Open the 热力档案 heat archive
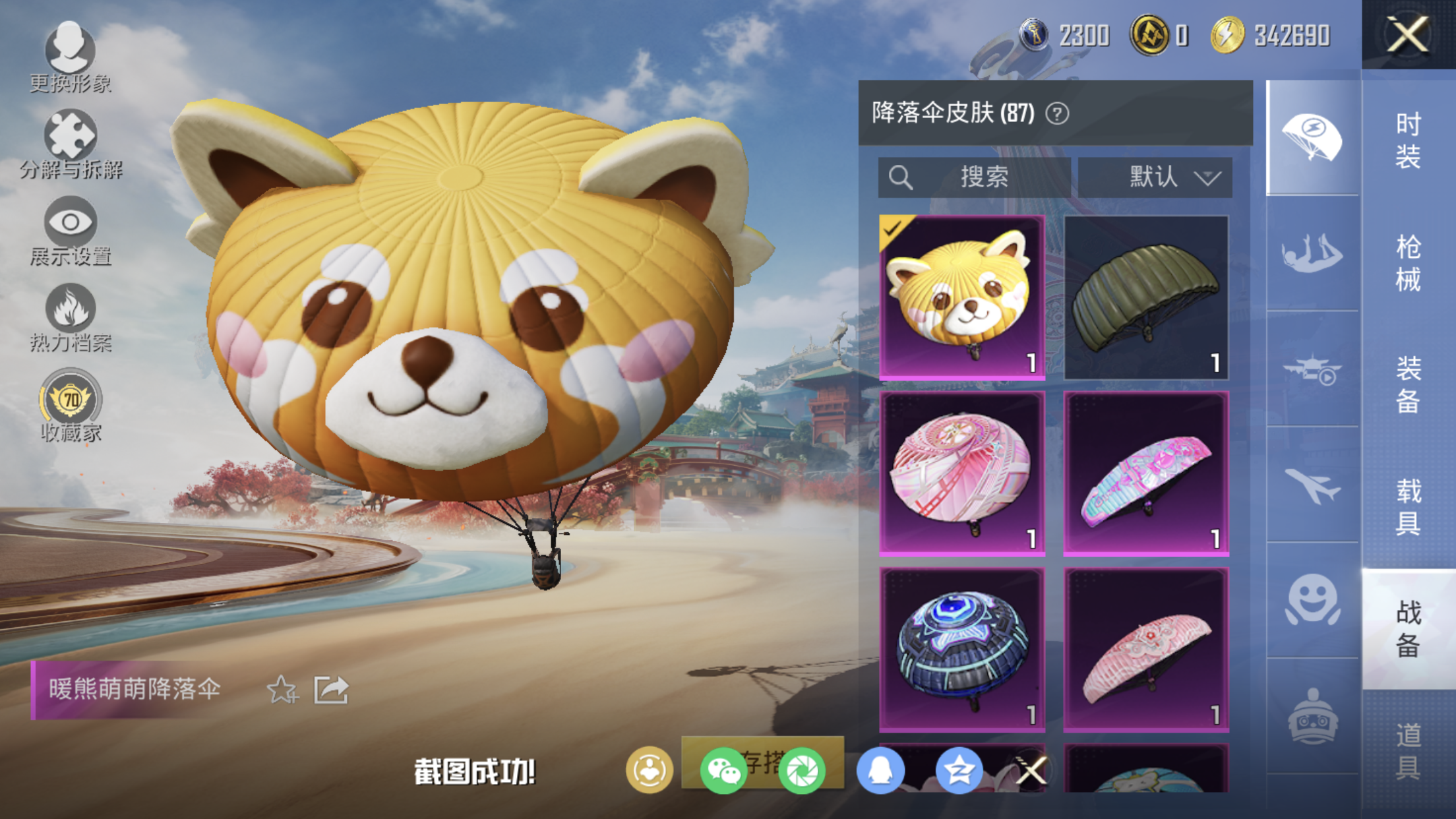The width and height of the screenshot is (1456, 819). click(x=71, y=318)
